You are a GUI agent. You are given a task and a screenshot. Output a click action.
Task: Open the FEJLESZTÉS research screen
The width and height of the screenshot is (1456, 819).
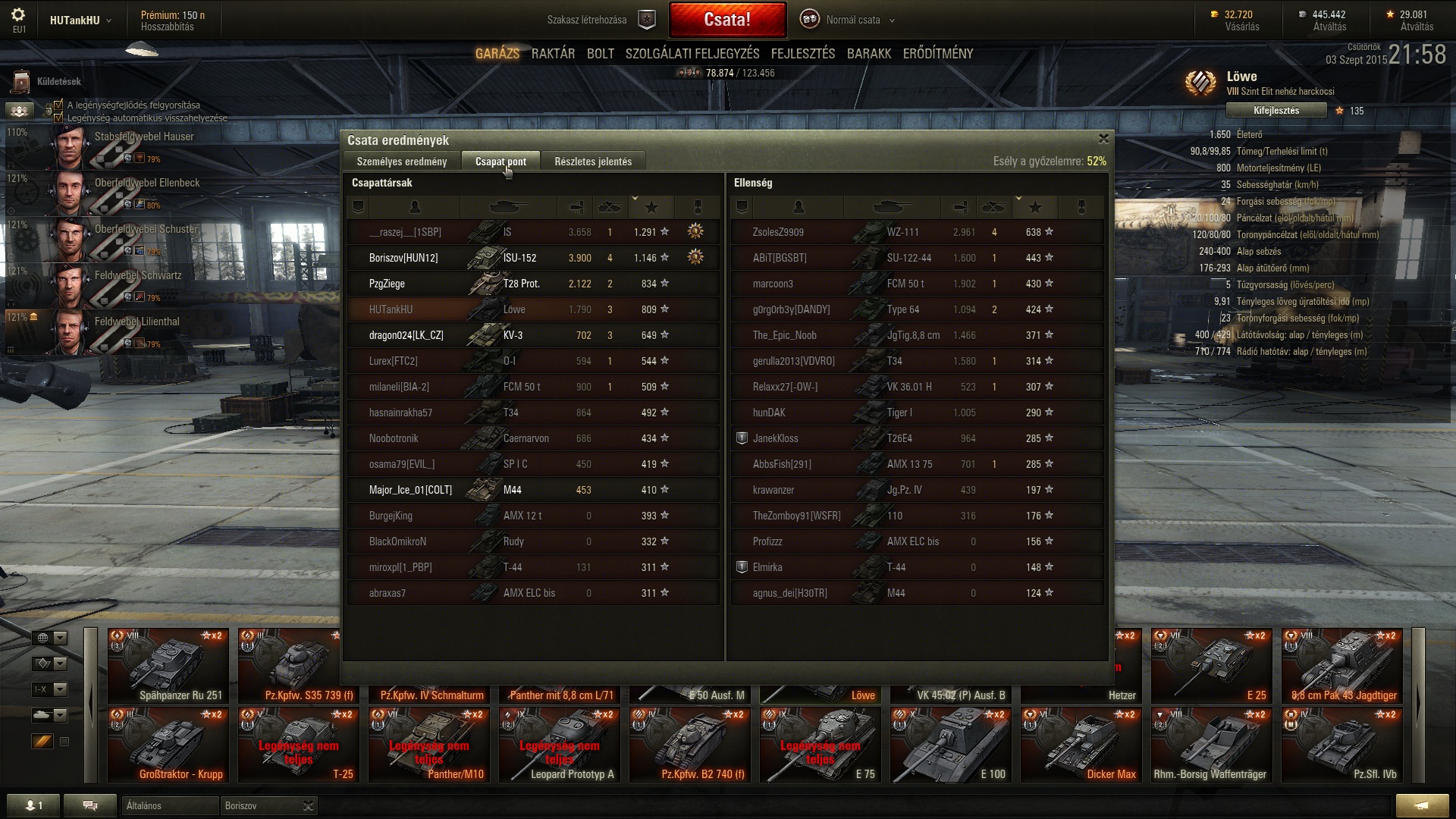802,54
